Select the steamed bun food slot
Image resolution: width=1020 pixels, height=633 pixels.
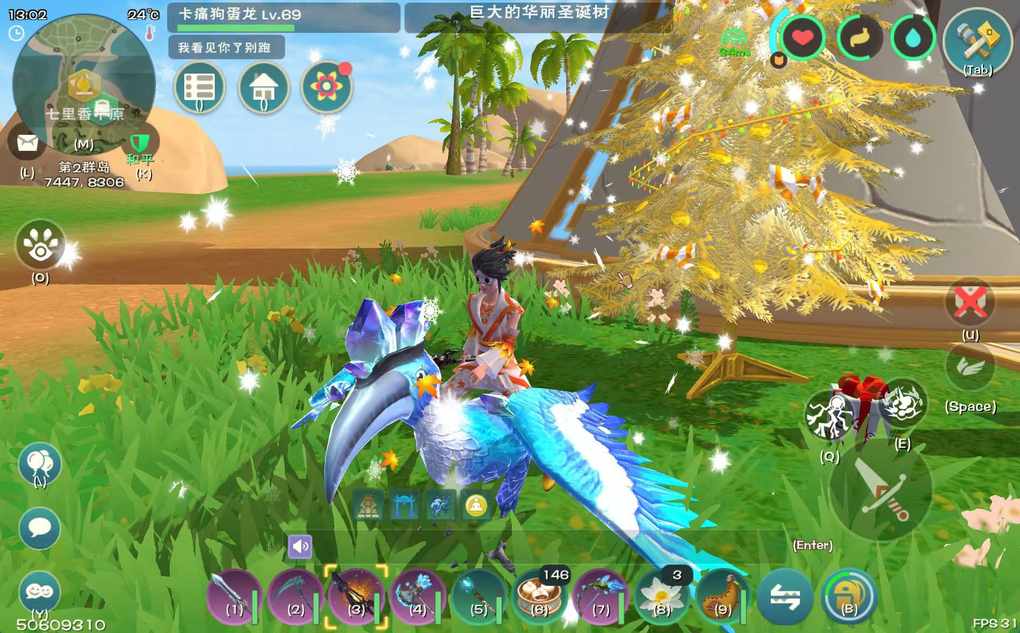pos(540,597)
